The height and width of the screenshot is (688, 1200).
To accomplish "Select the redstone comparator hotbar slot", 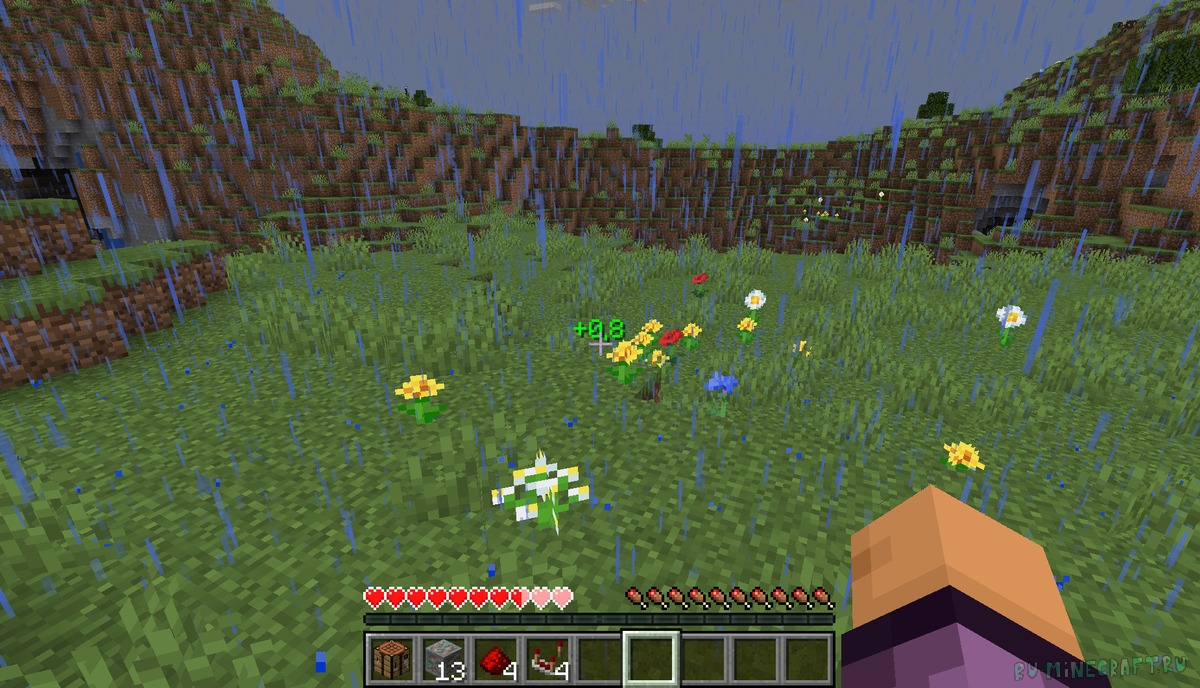I will 546,658.
